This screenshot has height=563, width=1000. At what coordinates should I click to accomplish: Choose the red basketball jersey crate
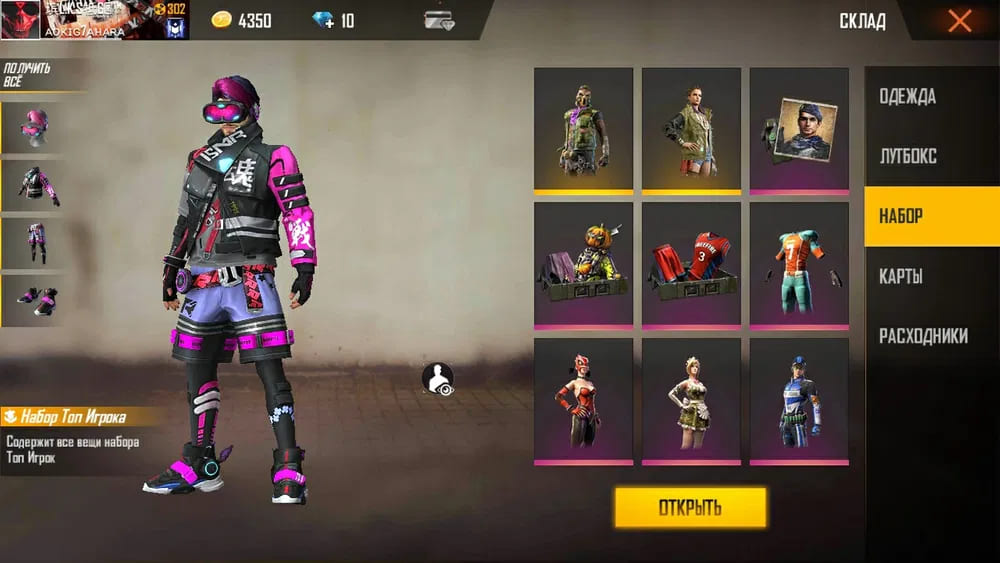pyautogui.click(x=691, y=264)
